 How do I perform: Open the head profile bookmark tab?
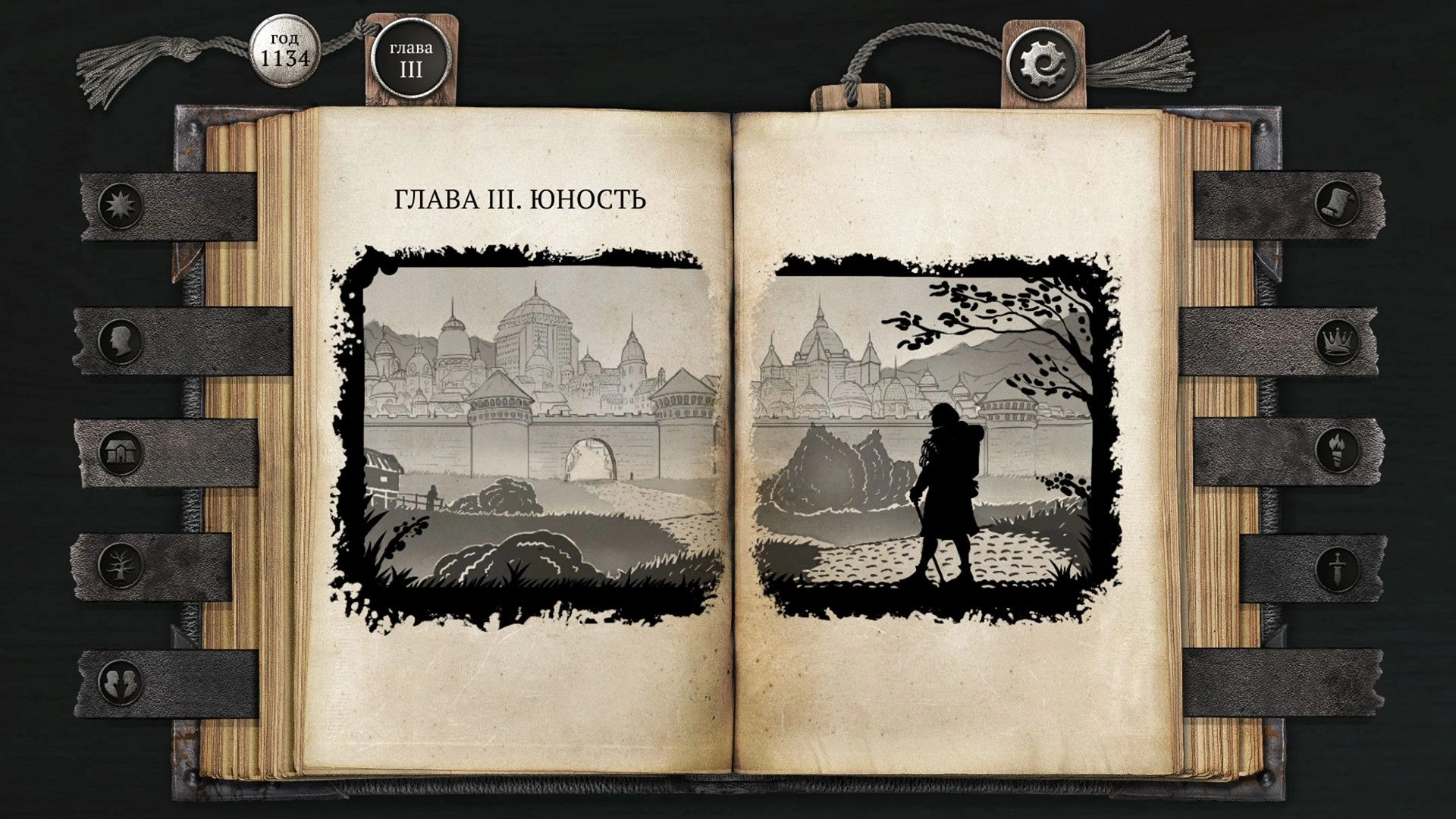[121, 341]
